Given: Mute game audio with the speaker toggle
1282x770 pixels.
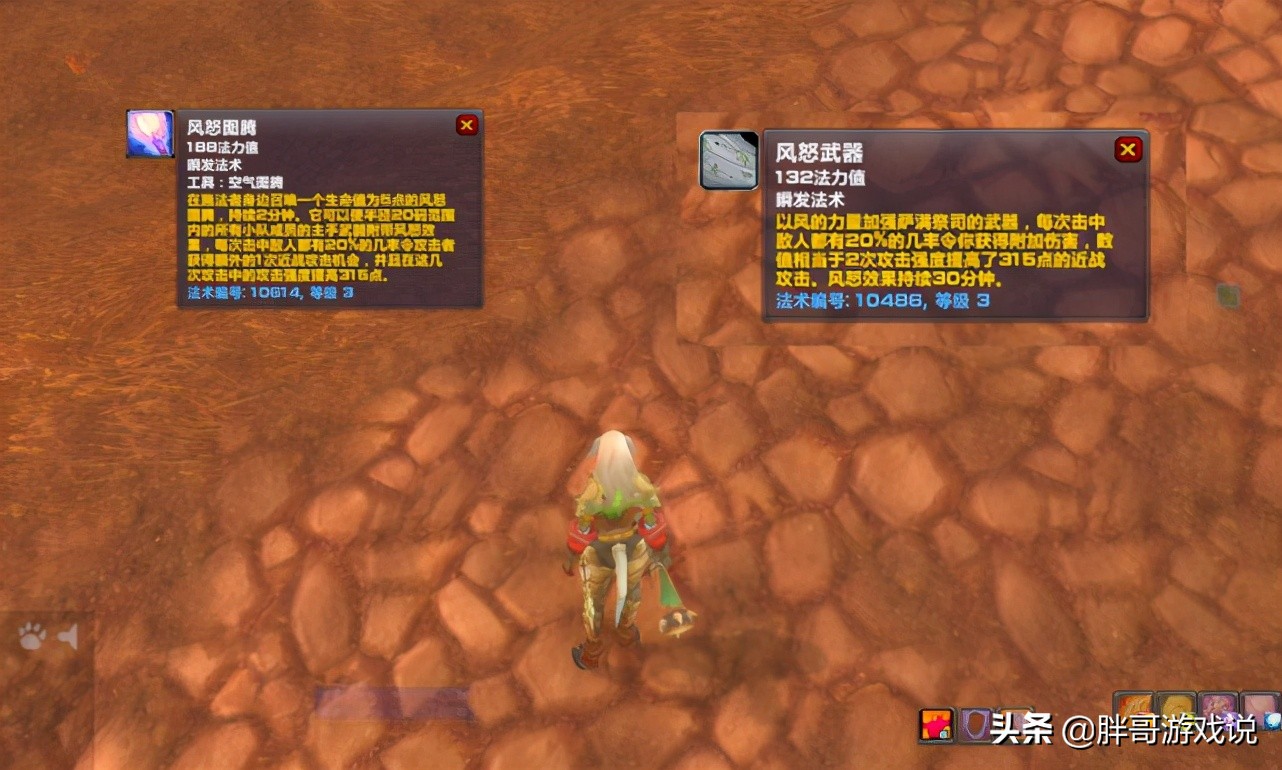Looking at the screenshot, I should (68, 636).
